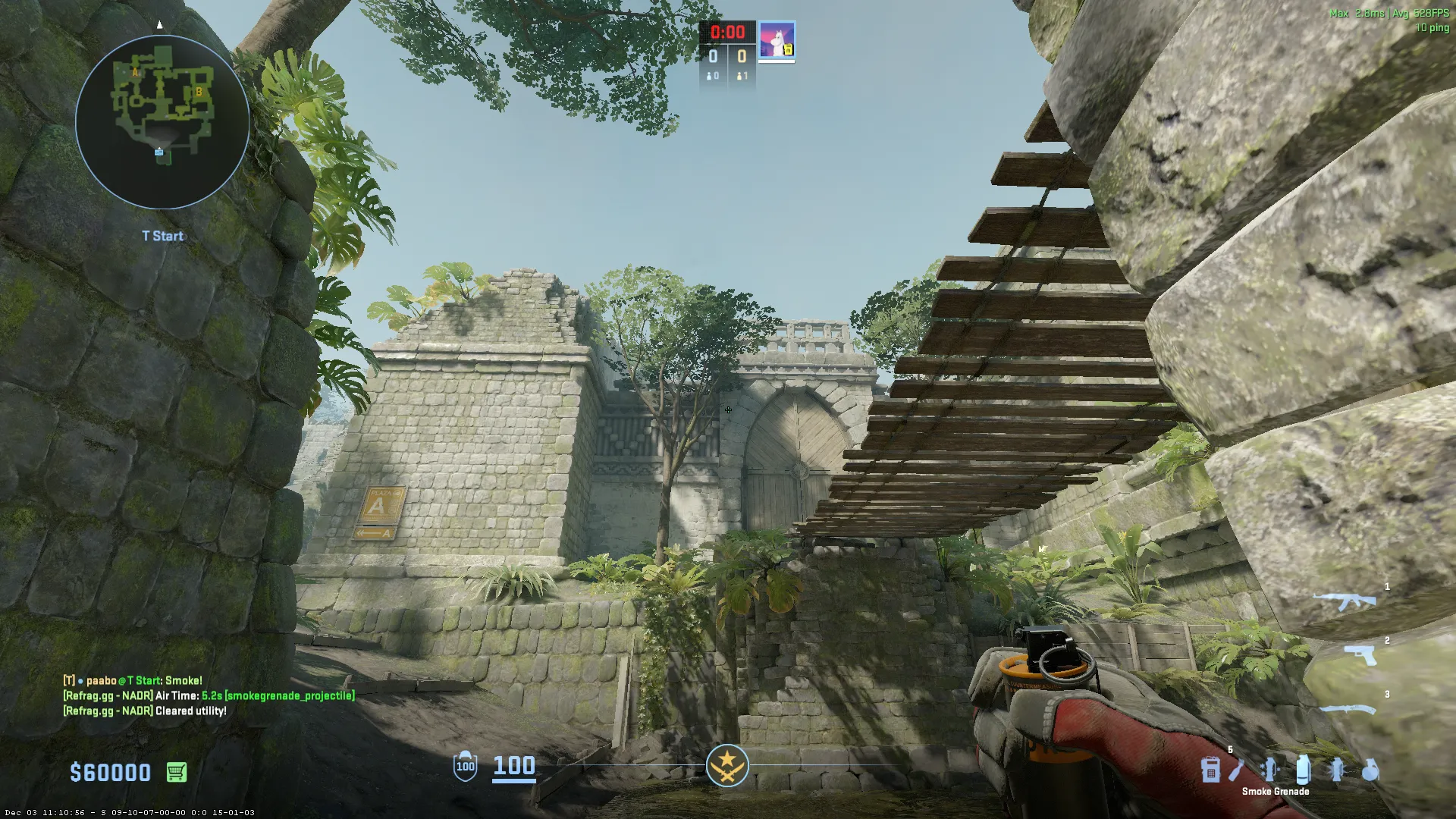Select the C4 bomb icon
Screen dimensions: 1456x819
click(x=1210, y=770)
